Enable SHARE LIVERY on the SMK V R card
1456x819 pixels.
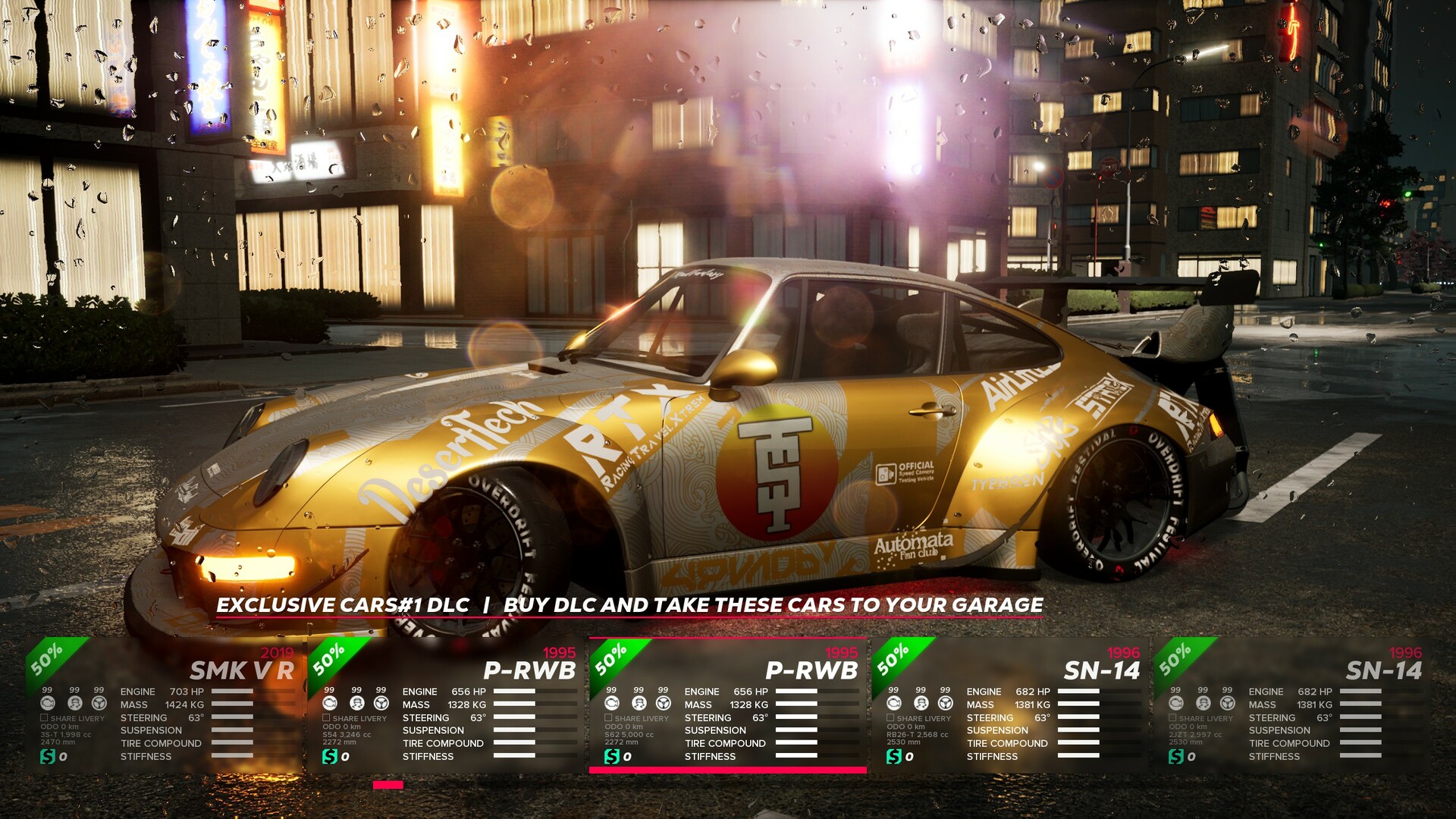(x=45, y=718)
